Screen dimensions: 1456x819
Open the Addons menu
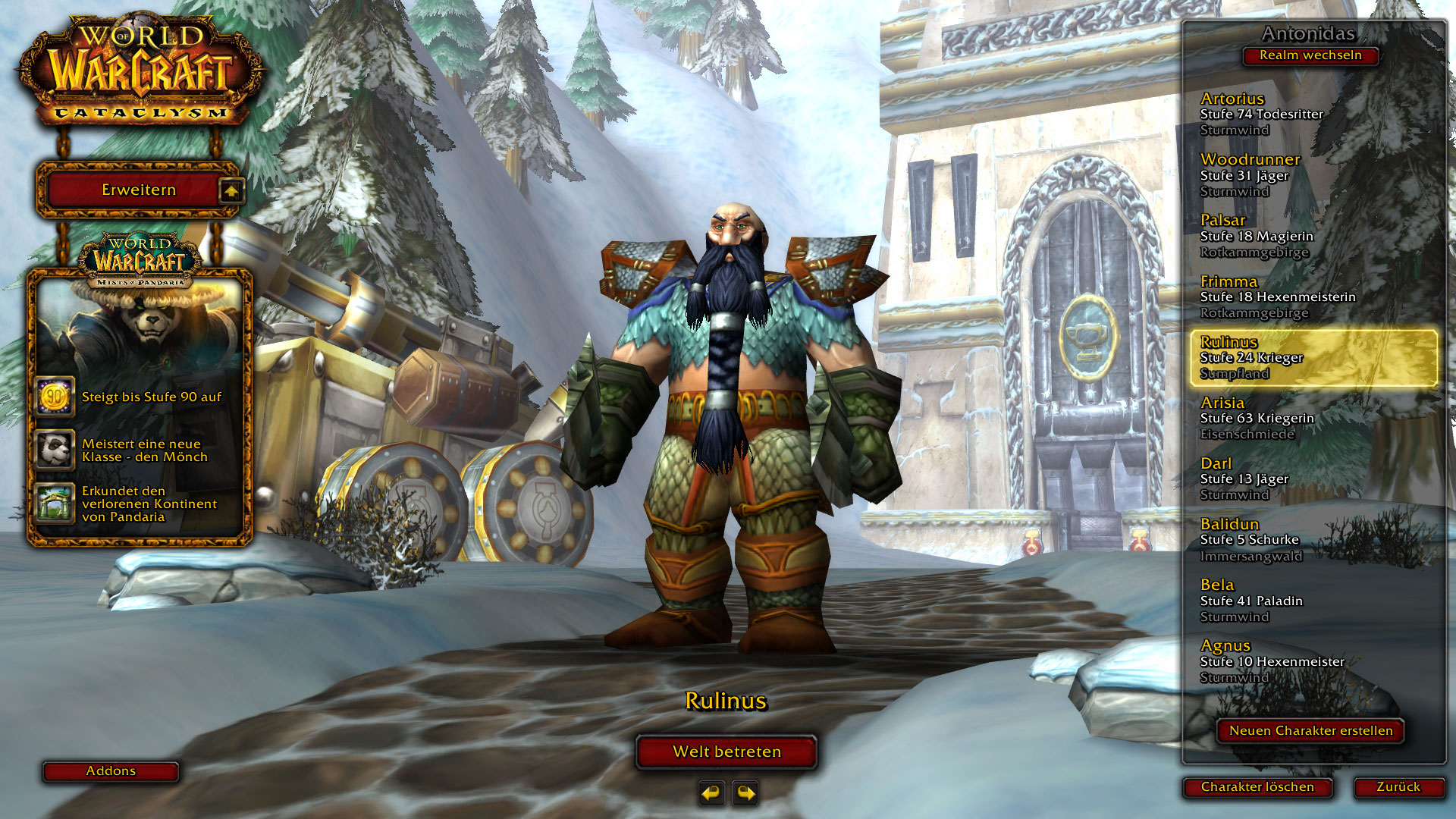point(111,771)
